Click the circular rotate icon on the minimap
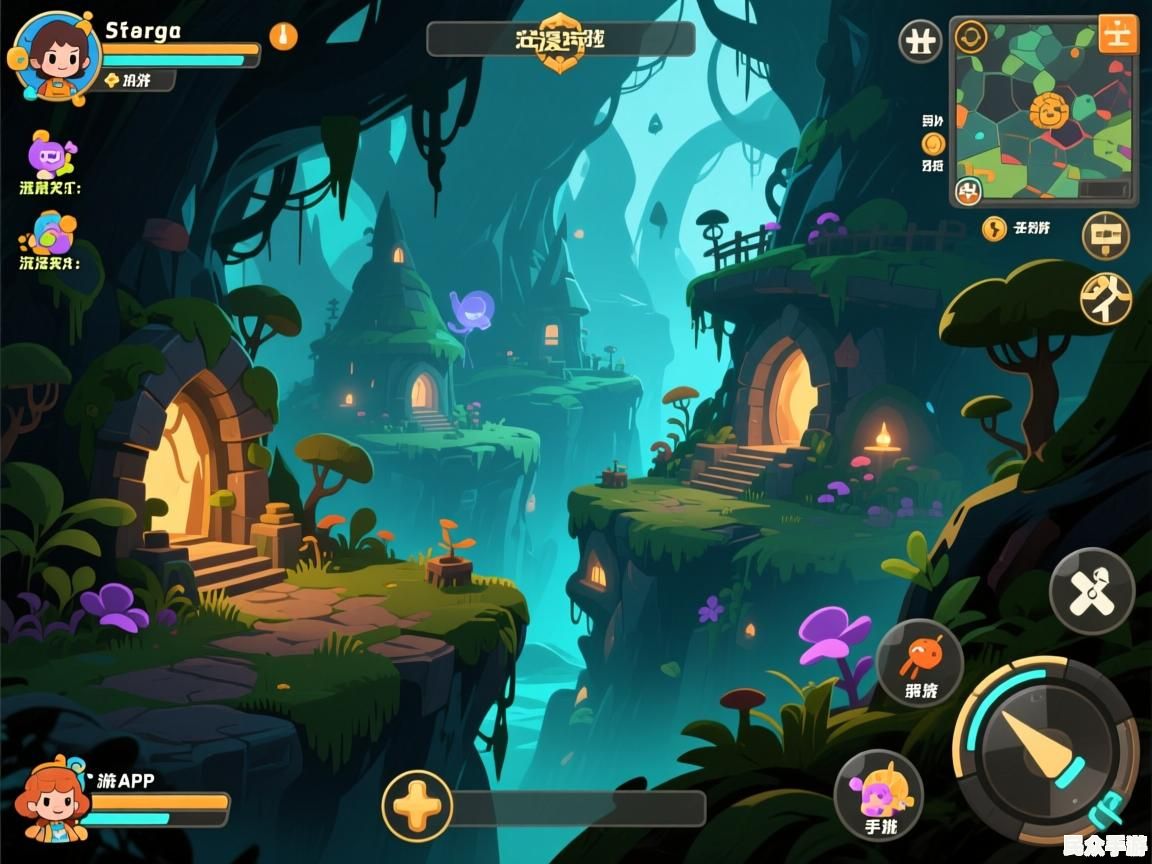 tap(971, 38)
